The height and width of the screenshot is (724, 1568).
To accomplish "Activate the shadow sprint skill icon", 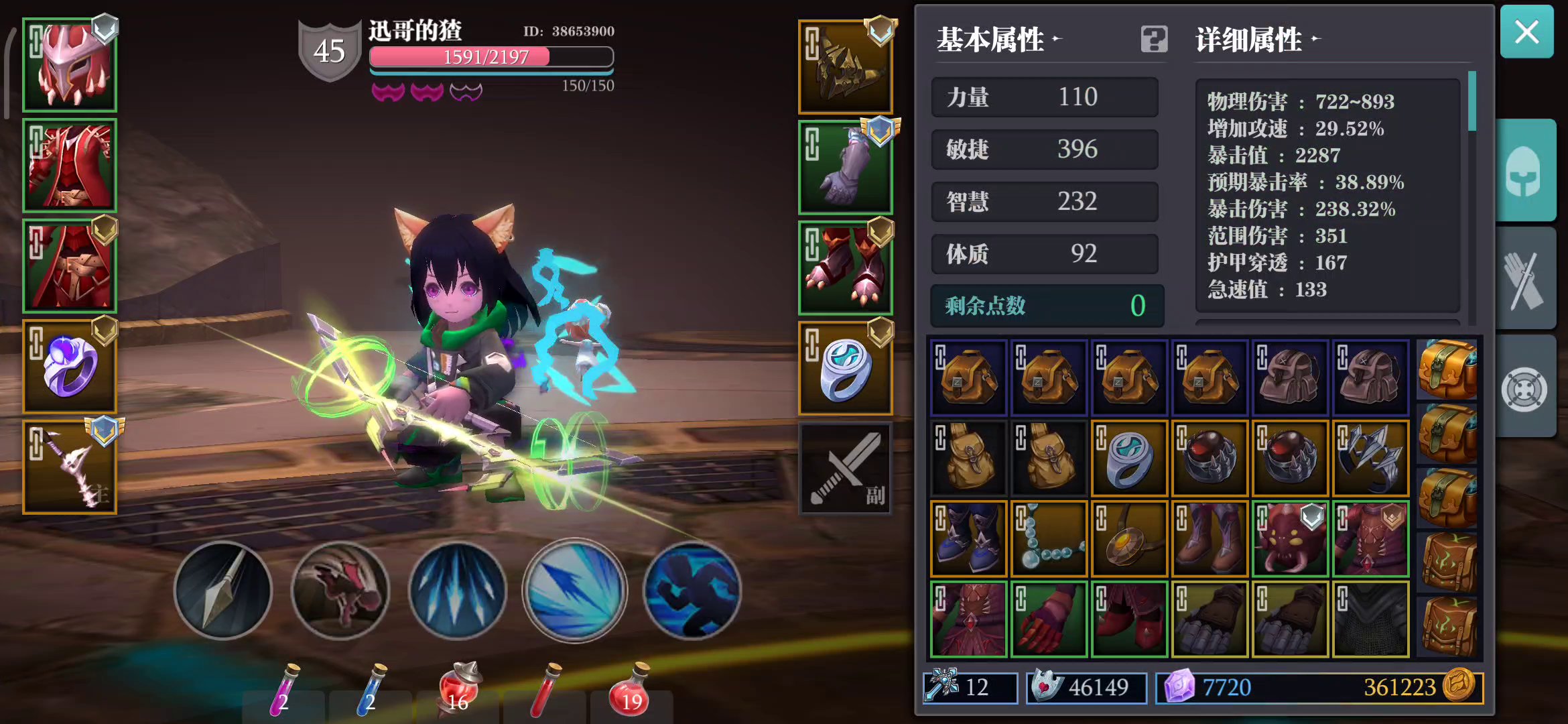I will pyautogui.click(x=691, y=591).
